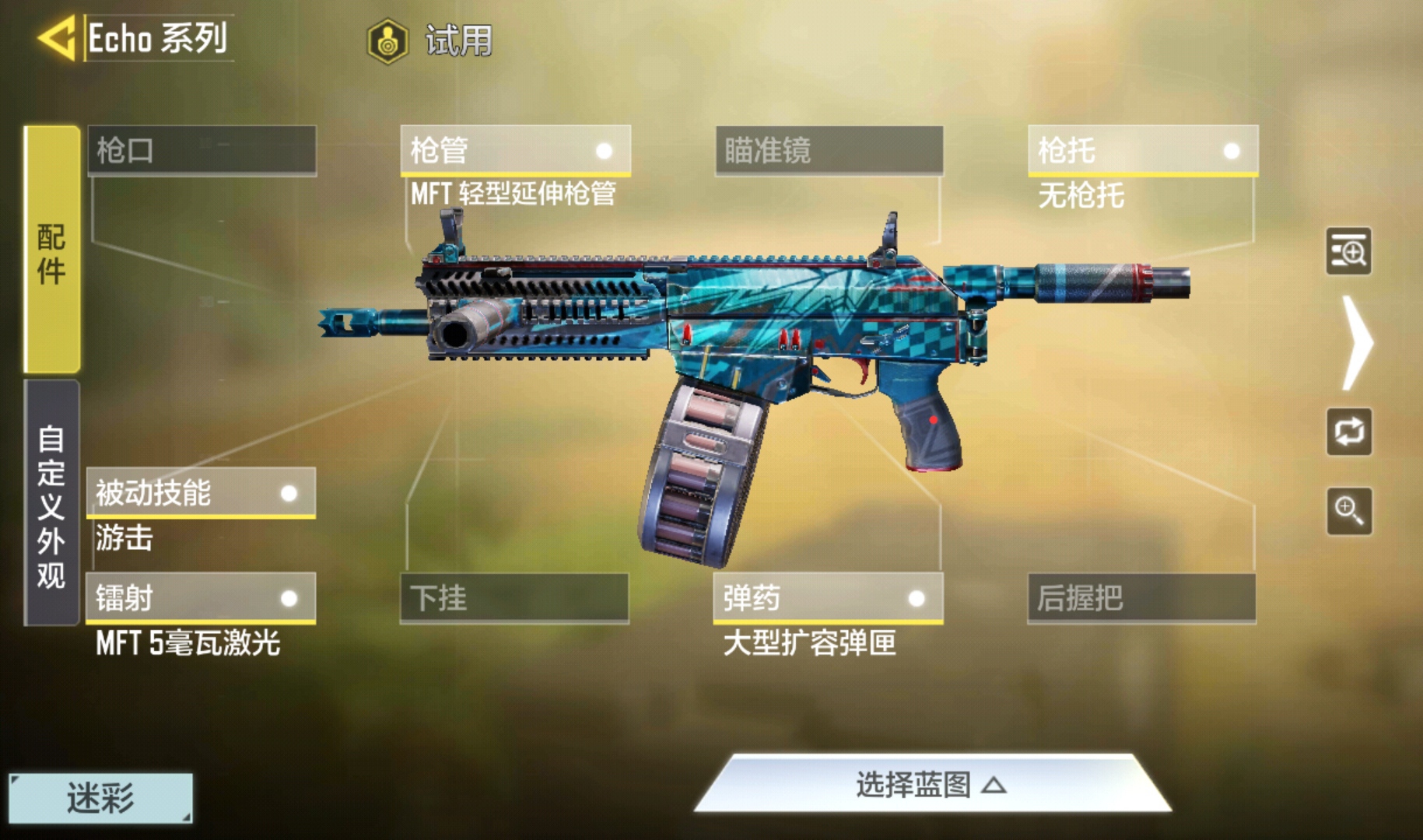Zoom in with the magnifier icon
1423x840 pixels.
click(1348, 511)
